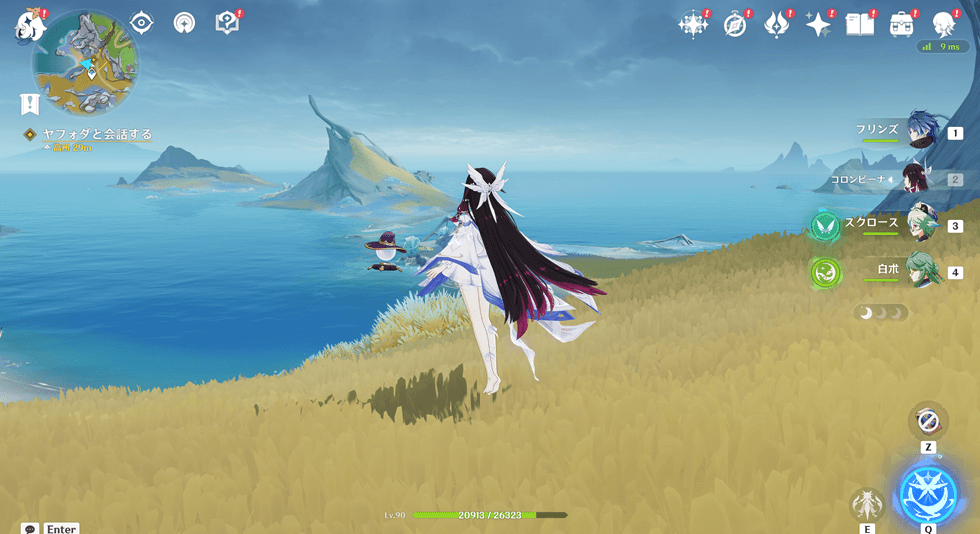The width and height of the screenshot is (980, 534).
Task: Open the full map from the minimap
Action: (x=85, y=63)
